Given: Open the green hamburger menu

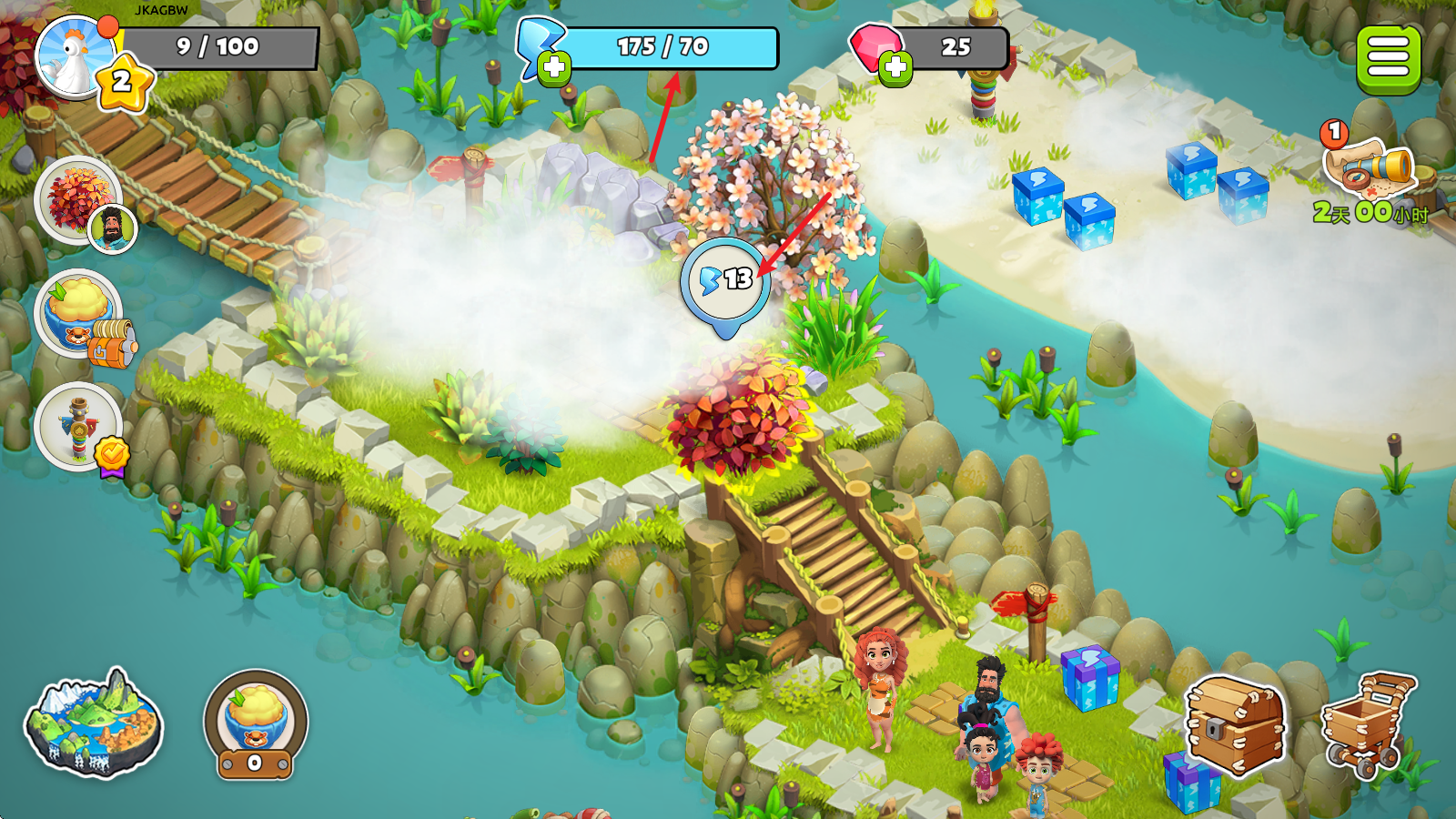Looking at the screenshot, I should point(1388,58).
